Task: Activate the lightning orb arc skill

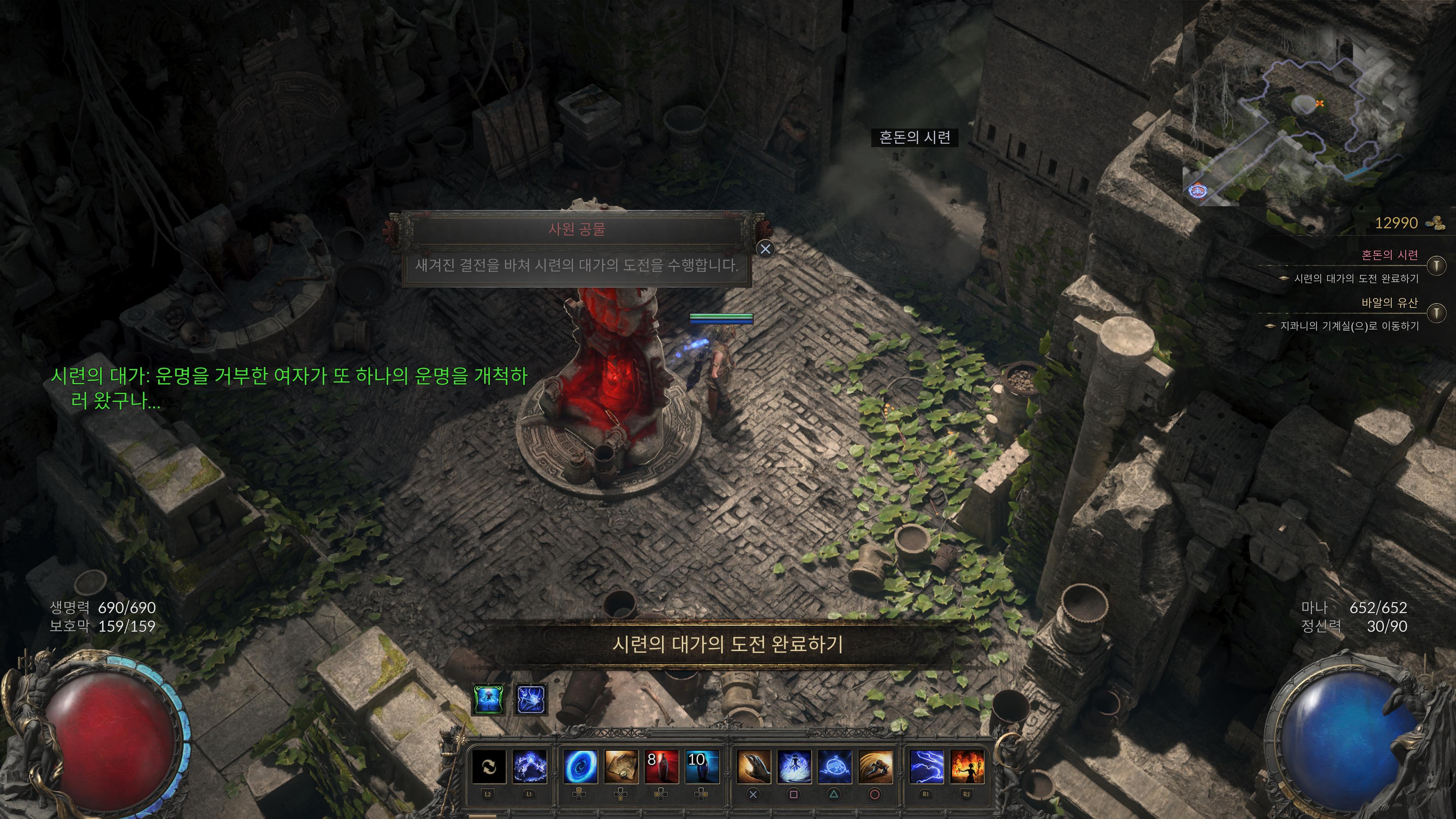Action: point(530,766)
